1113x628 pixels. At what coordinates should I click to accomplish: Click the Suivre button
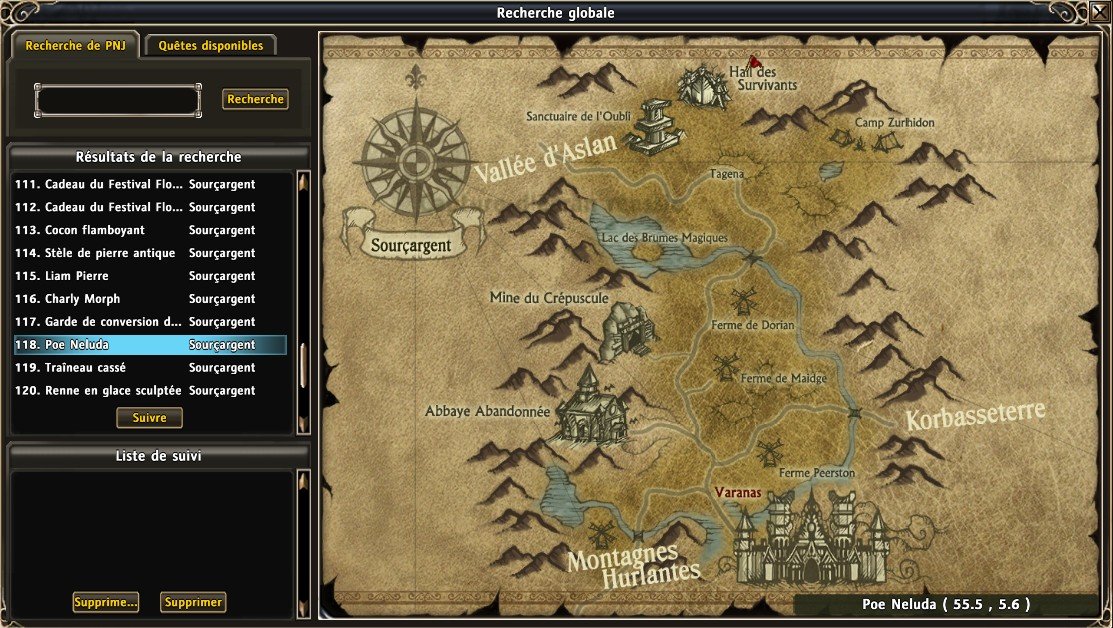coord(149,418)
